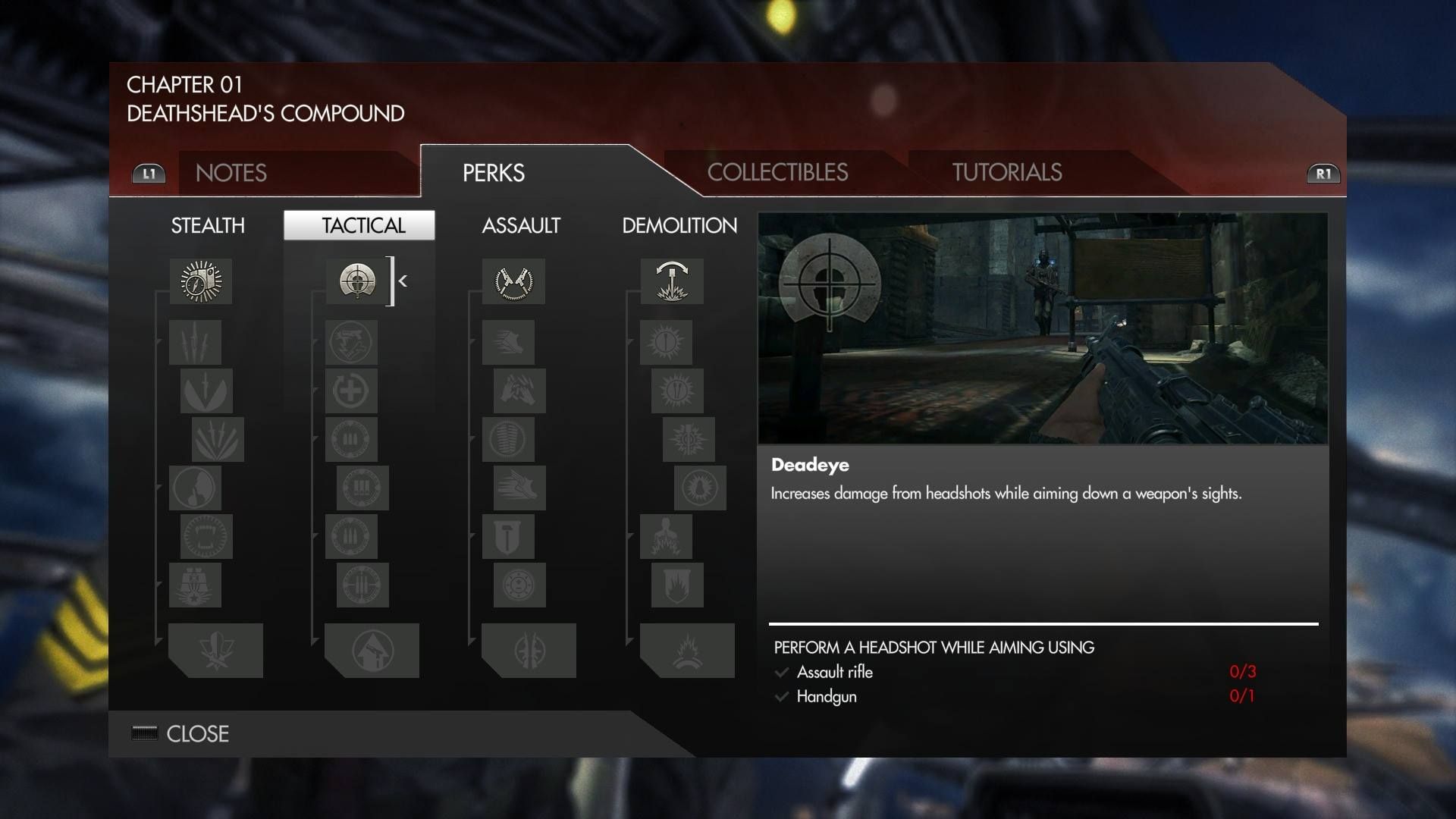This screenshot has height=819, width=1456.
Task: Open the Collectibles tab
Action: (777, 172)
